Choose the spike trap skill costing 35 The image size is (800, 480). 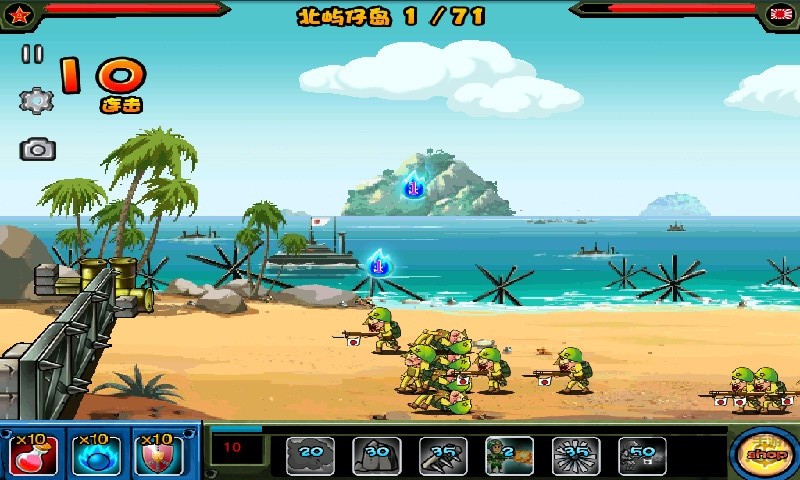tap(443, 455)
